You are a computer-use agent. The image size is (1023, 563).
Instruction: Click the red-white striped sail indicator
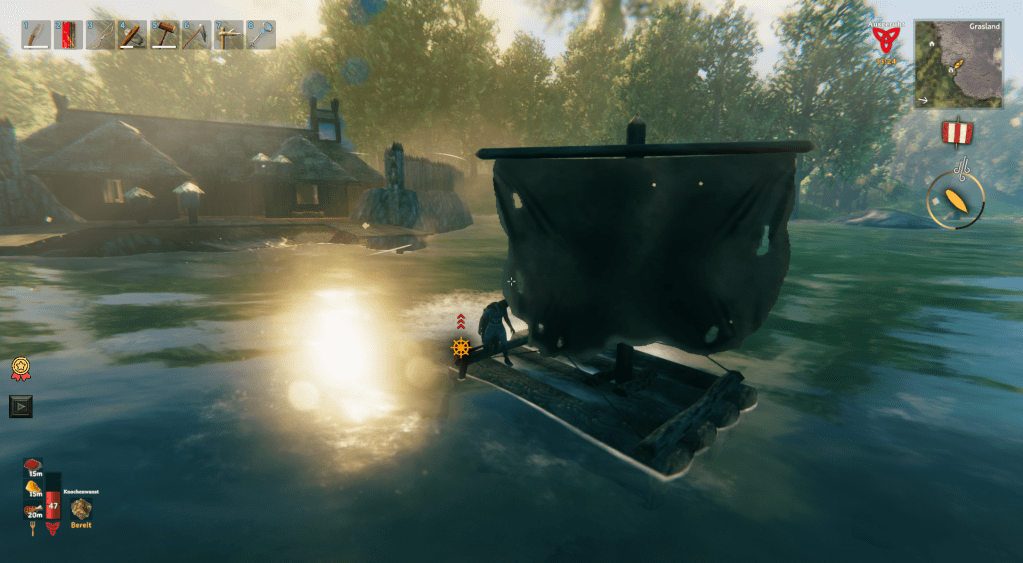(956, 132)
